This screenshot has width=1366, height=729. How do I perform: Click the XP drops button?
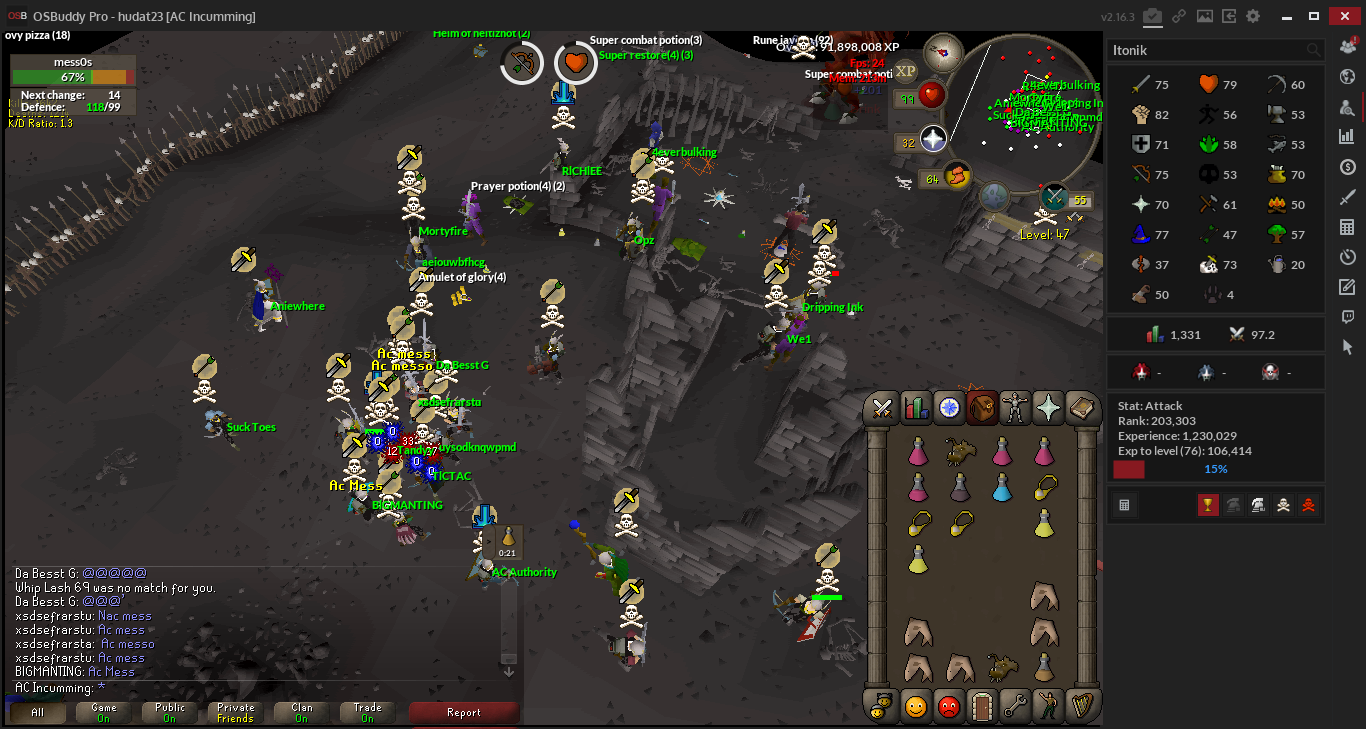tap(905, 71)
